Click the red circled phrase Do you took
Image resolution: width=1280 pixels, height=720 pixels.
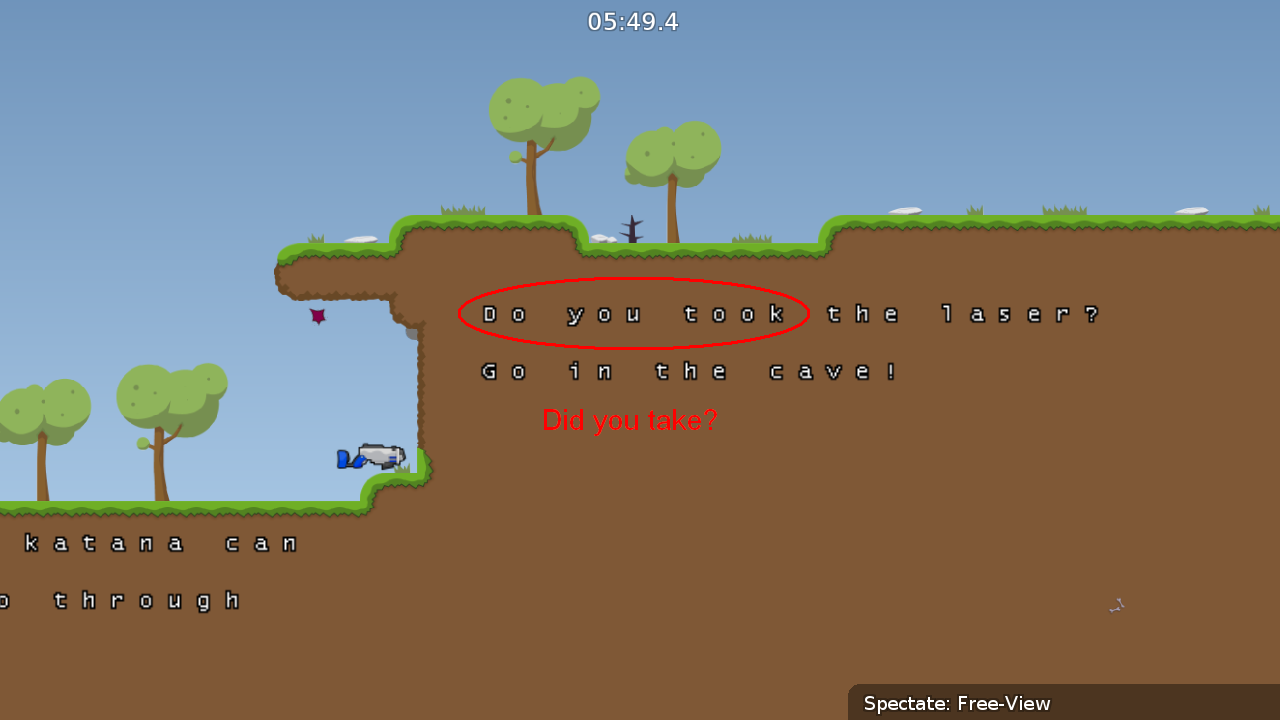tap(632, 312)
